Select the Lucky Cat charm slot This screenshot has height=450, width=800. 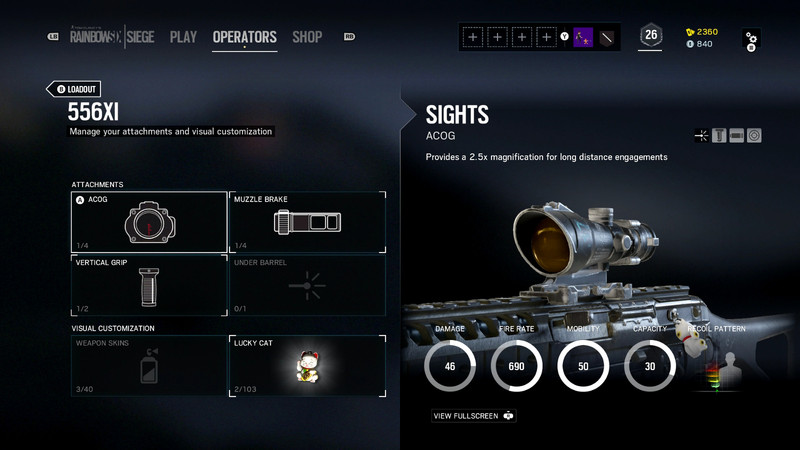tap(307, 365)
